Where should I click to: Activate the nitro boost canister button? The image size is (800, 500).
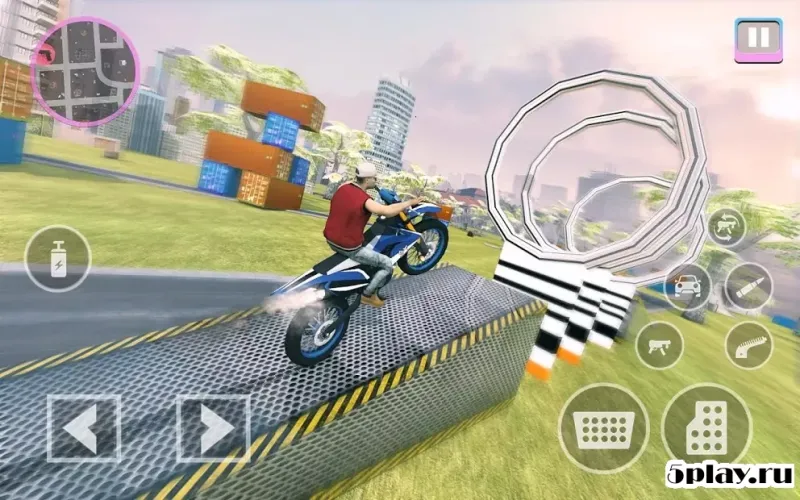57,258
